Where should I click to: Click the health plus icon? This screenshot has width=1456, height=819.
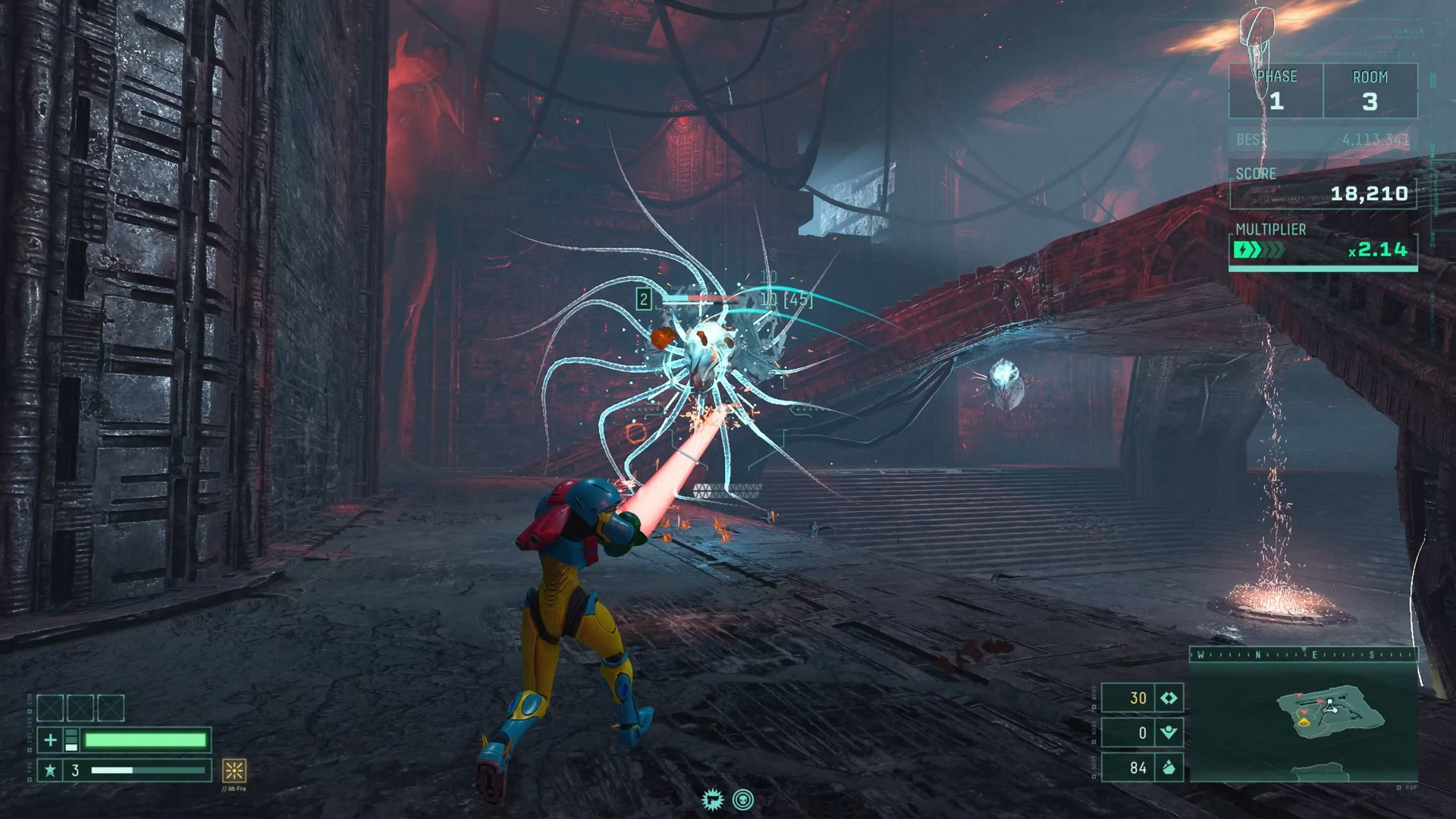pos(50,740)
